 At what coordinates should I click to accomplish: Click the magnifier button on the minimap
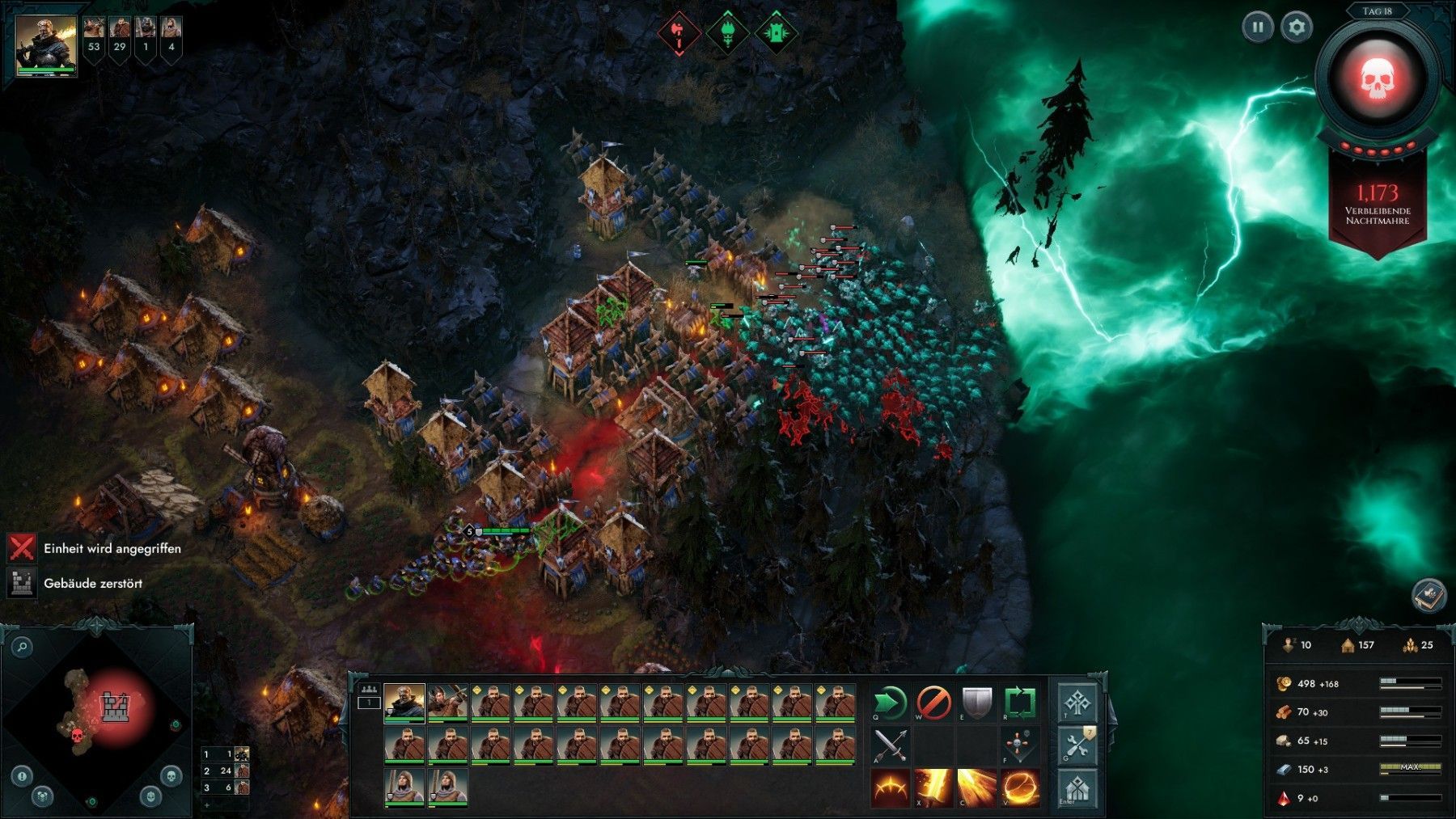click(22, 646)
